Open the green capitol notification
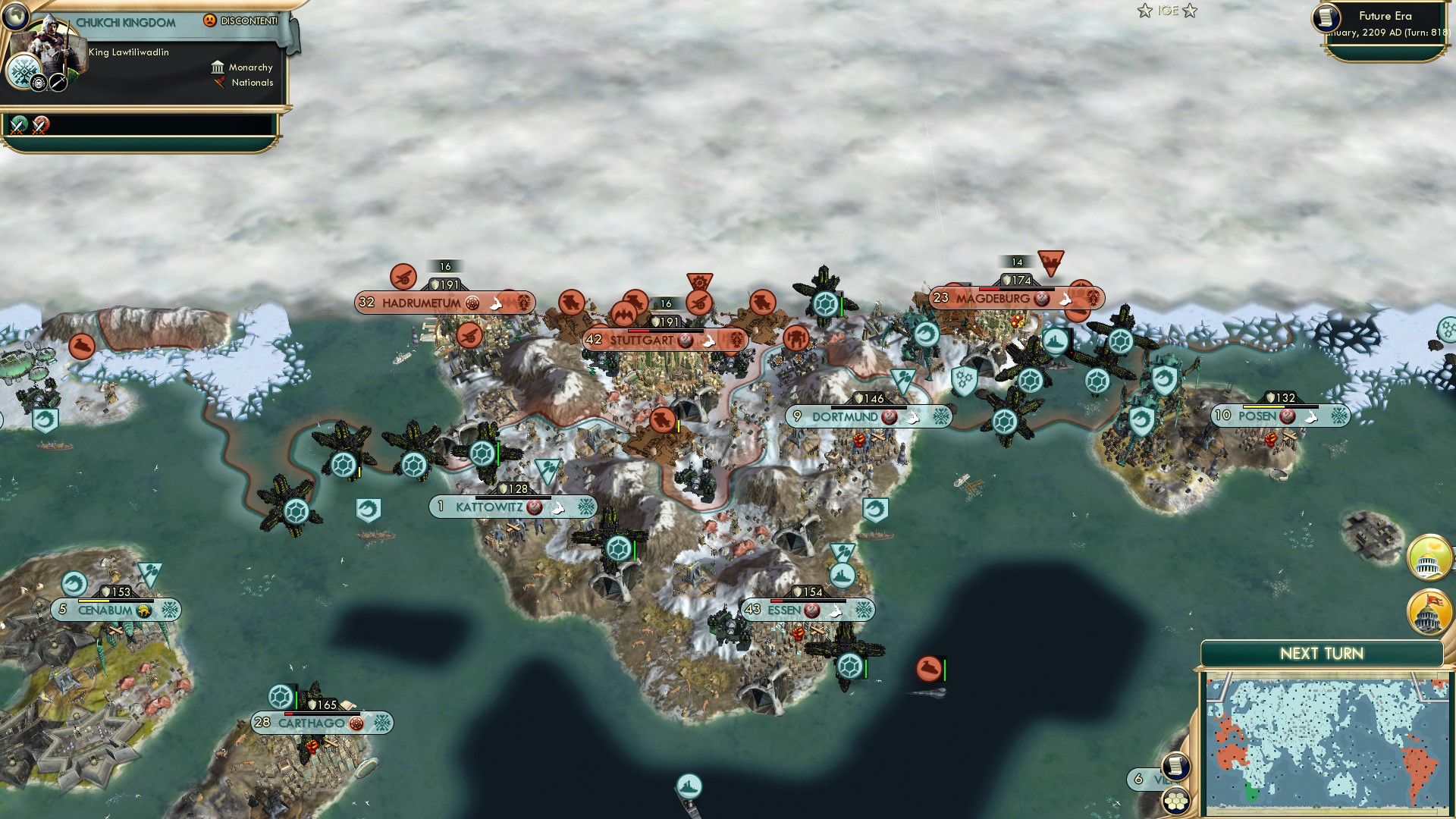This screenshot has height=819, width=1456. tap(1429, 557)
